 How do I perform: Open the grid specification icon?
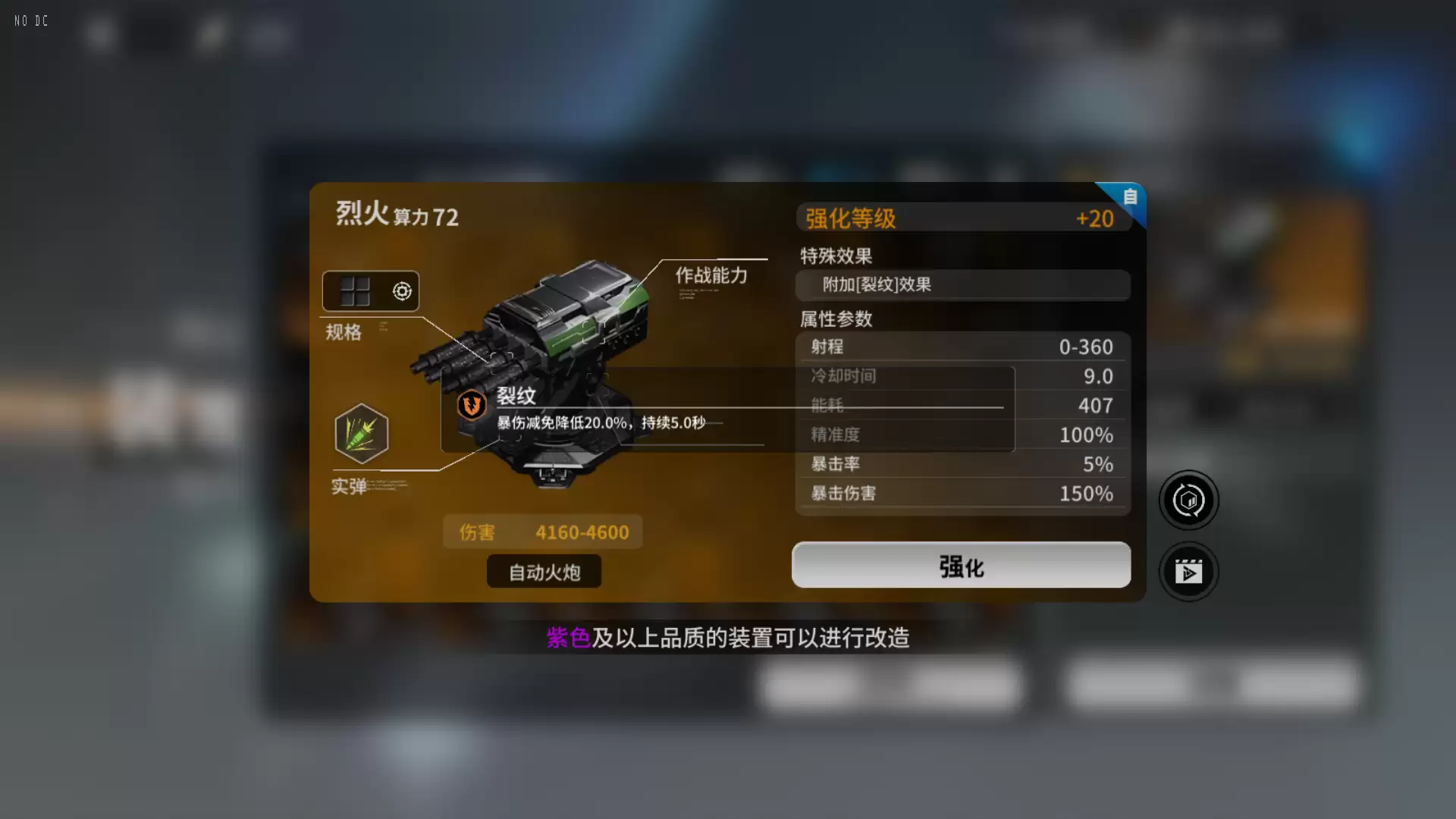point(355,290)
